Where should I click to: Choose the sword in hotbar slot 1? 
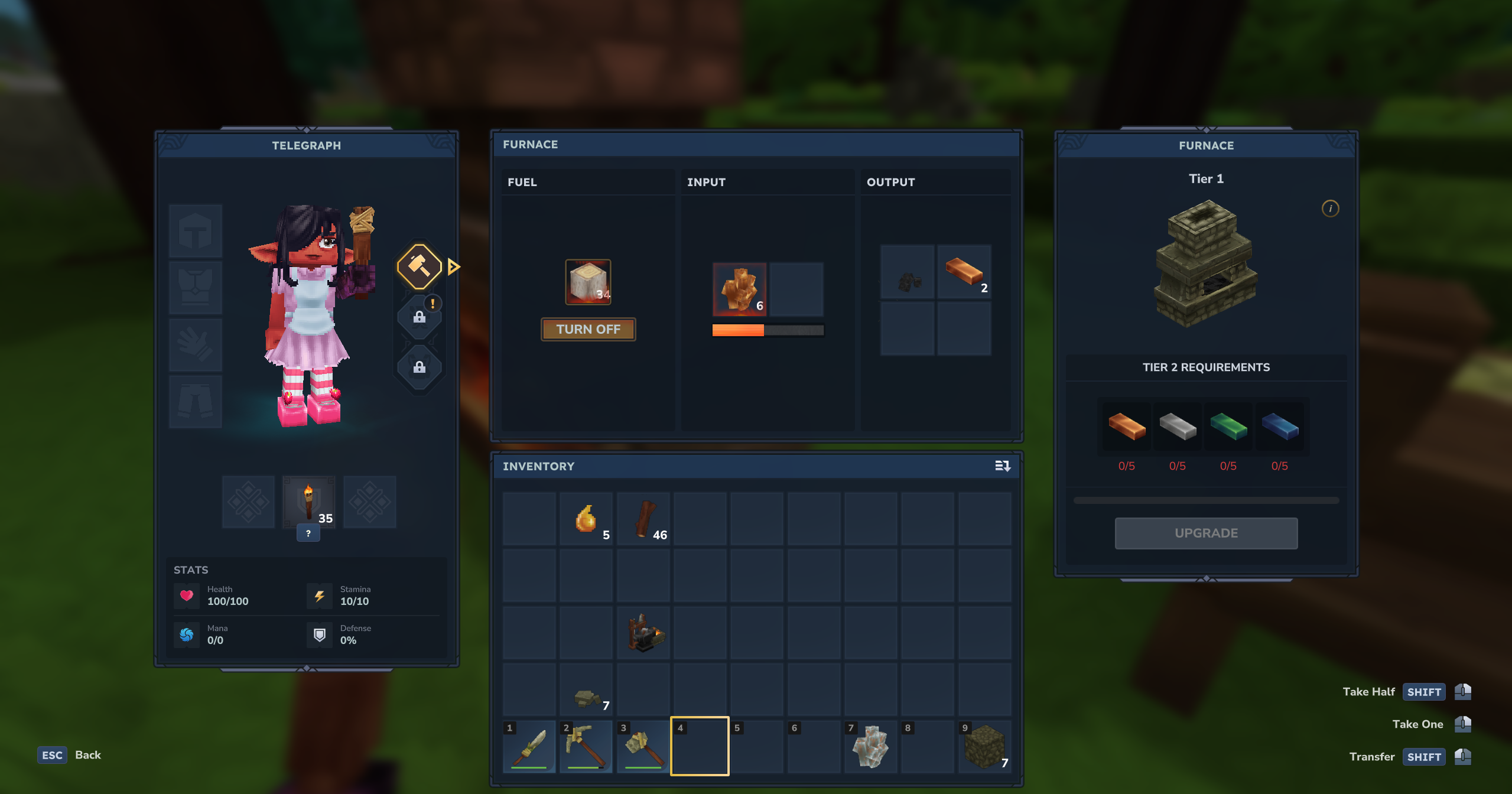click(529, 747)
